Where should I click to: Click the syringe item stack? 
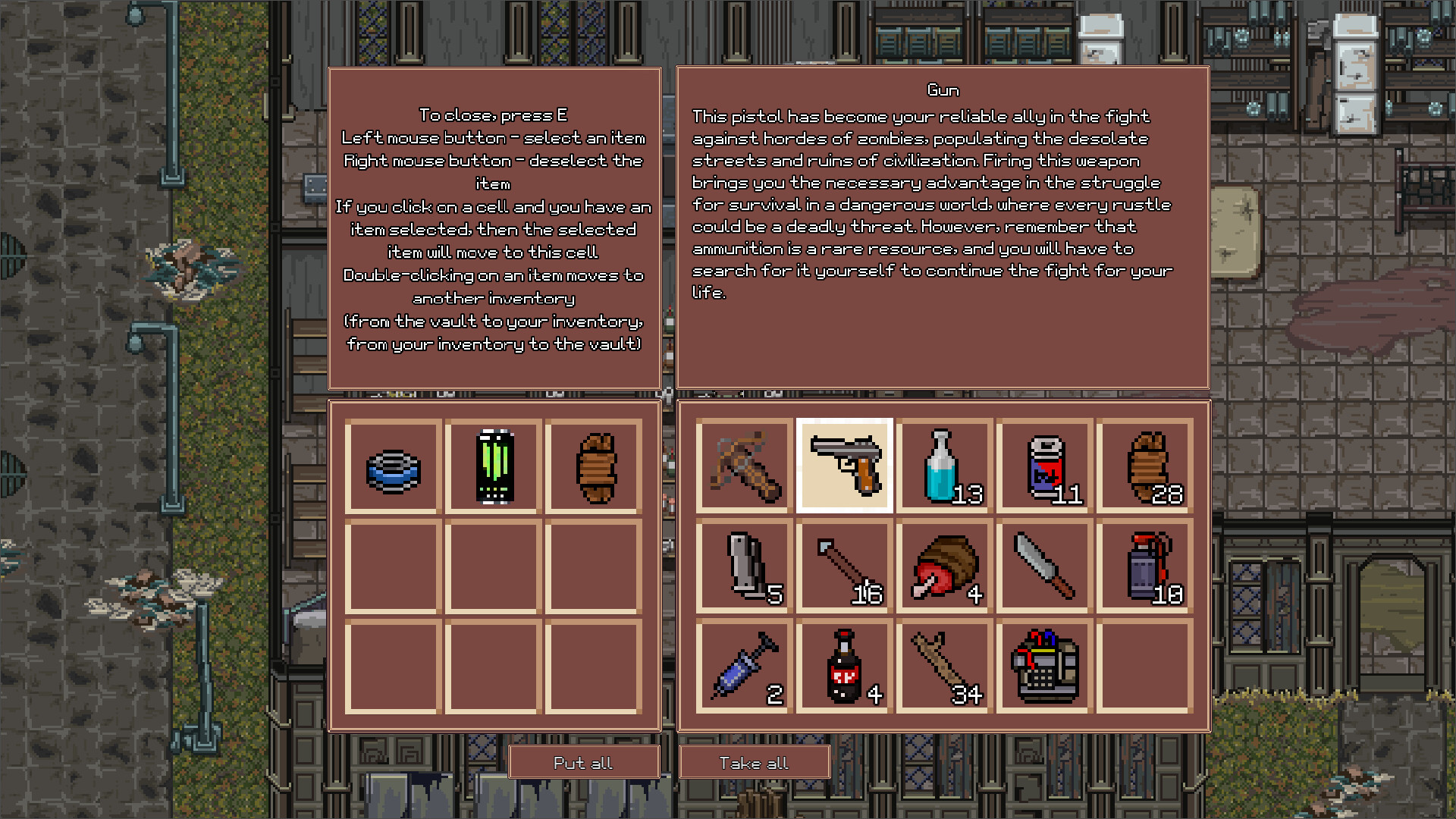pos(742,667)
